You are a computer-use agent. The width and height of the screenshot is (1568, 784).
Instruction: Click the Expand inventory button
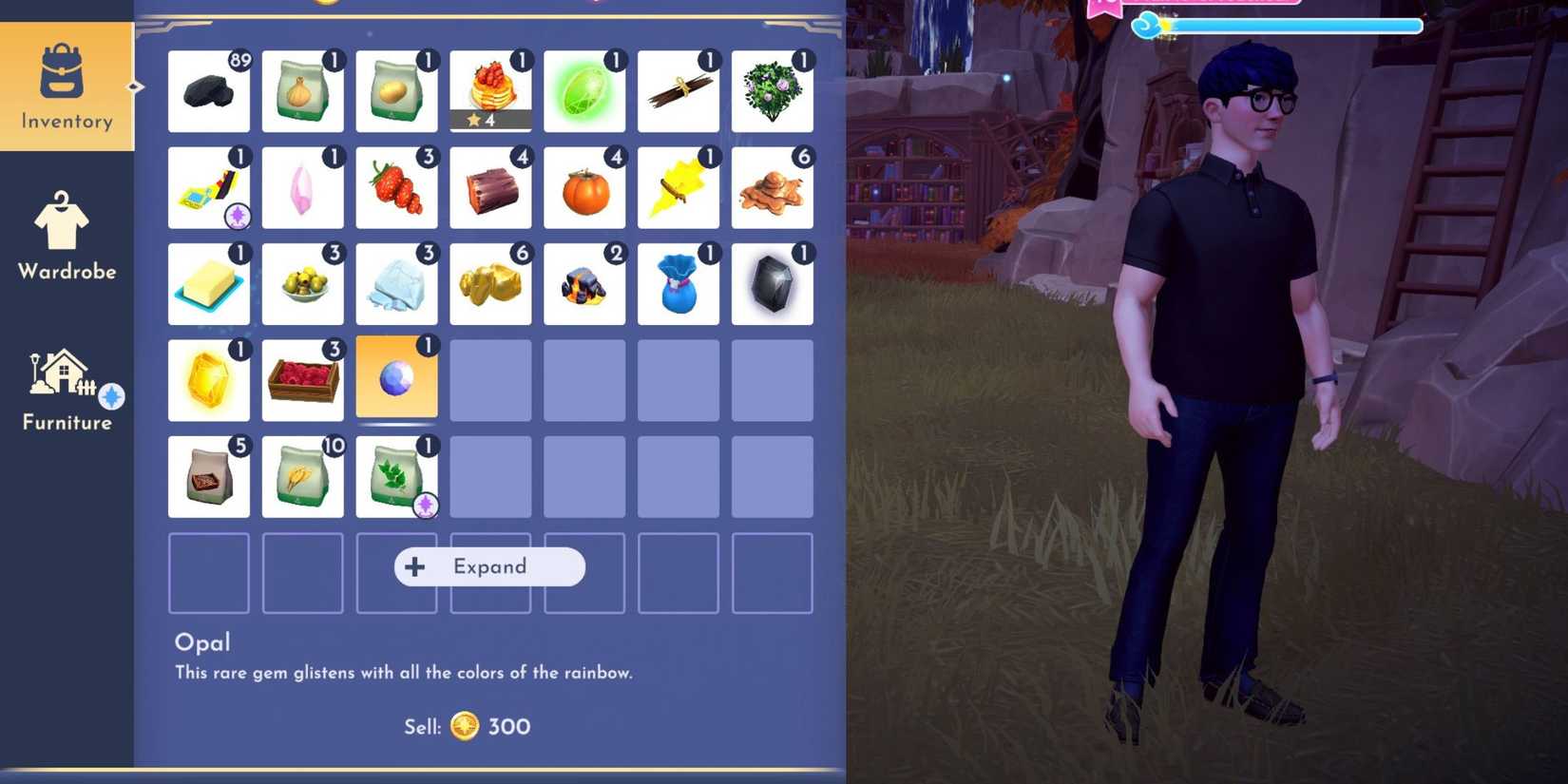click(489, 566)
